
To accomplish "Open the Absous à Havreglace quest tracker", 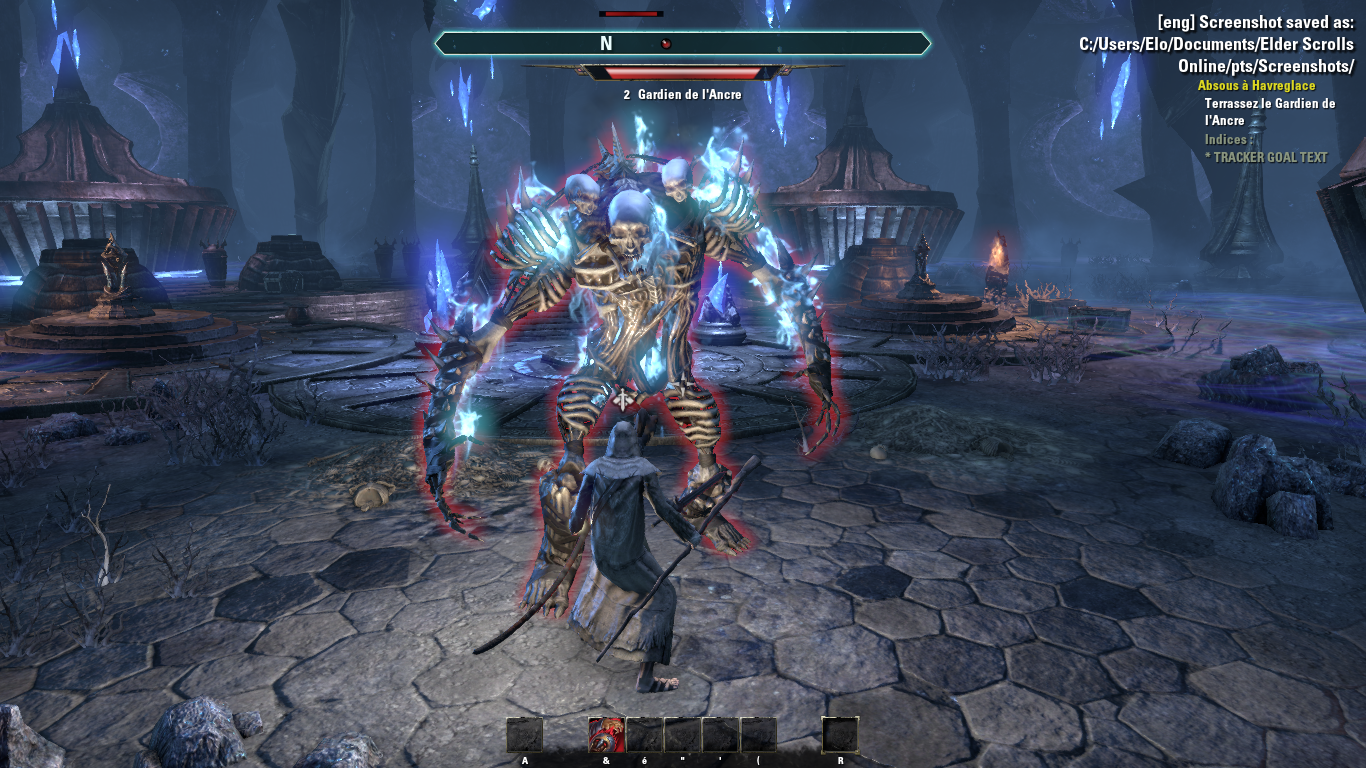I will (x=1256, y=86).
